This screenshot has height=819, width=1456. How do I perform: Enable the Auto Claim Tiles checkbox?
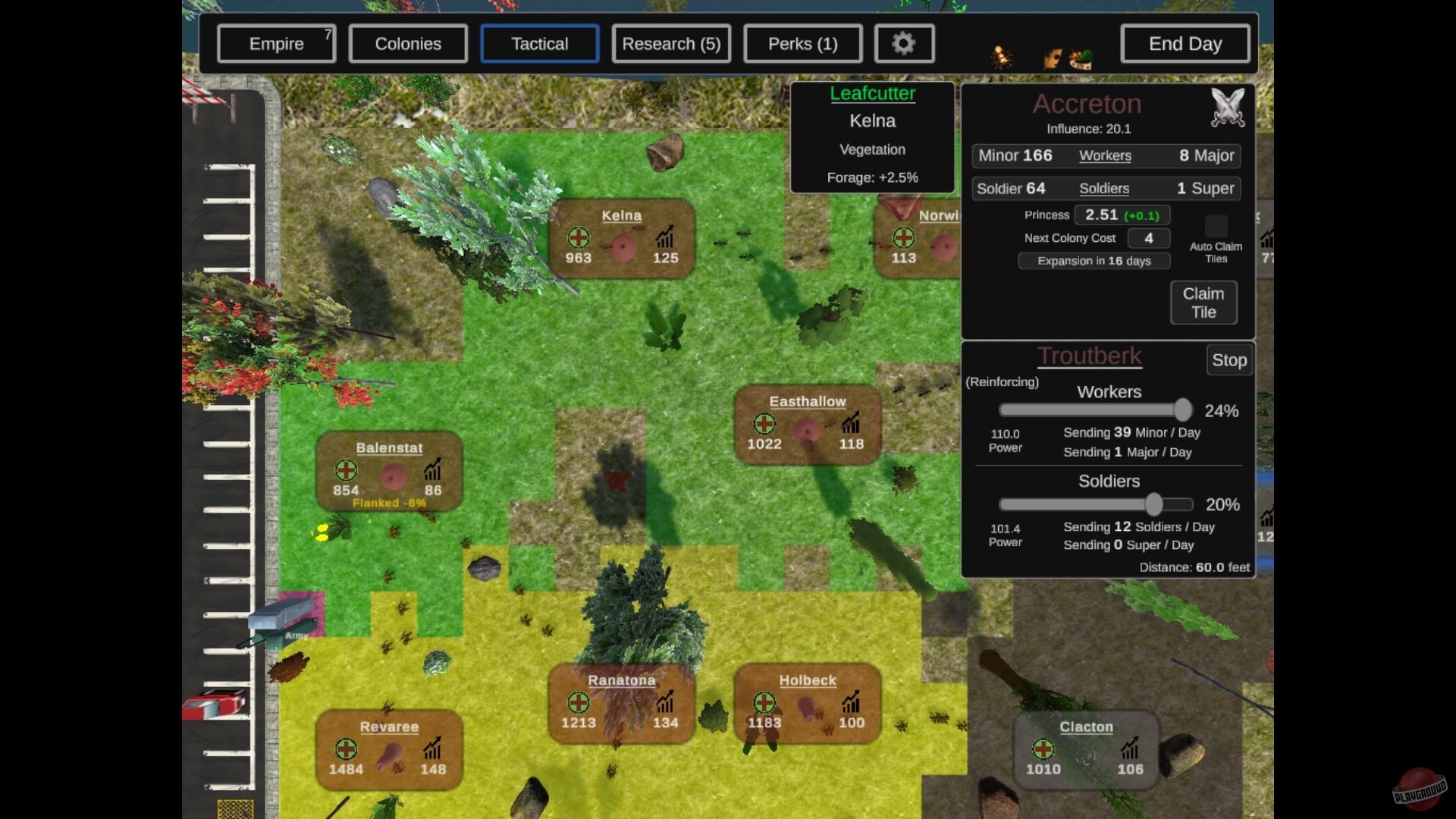click(x=1216, y=226)
